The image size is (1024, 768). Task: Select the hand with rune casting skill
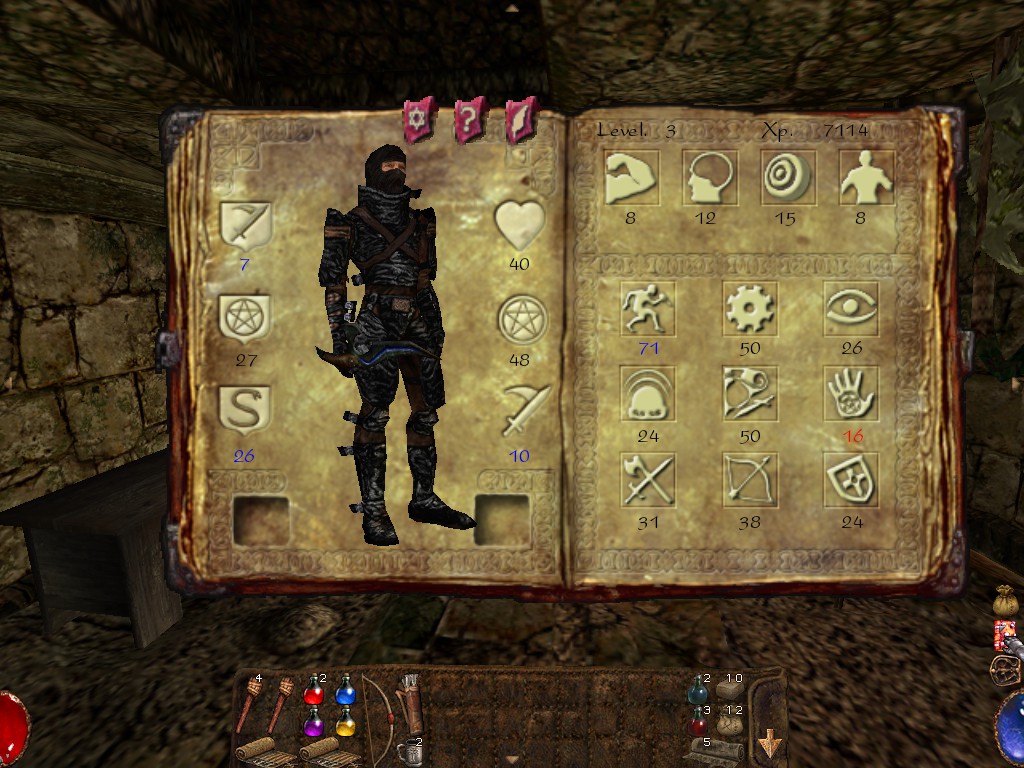click(851, 395)
